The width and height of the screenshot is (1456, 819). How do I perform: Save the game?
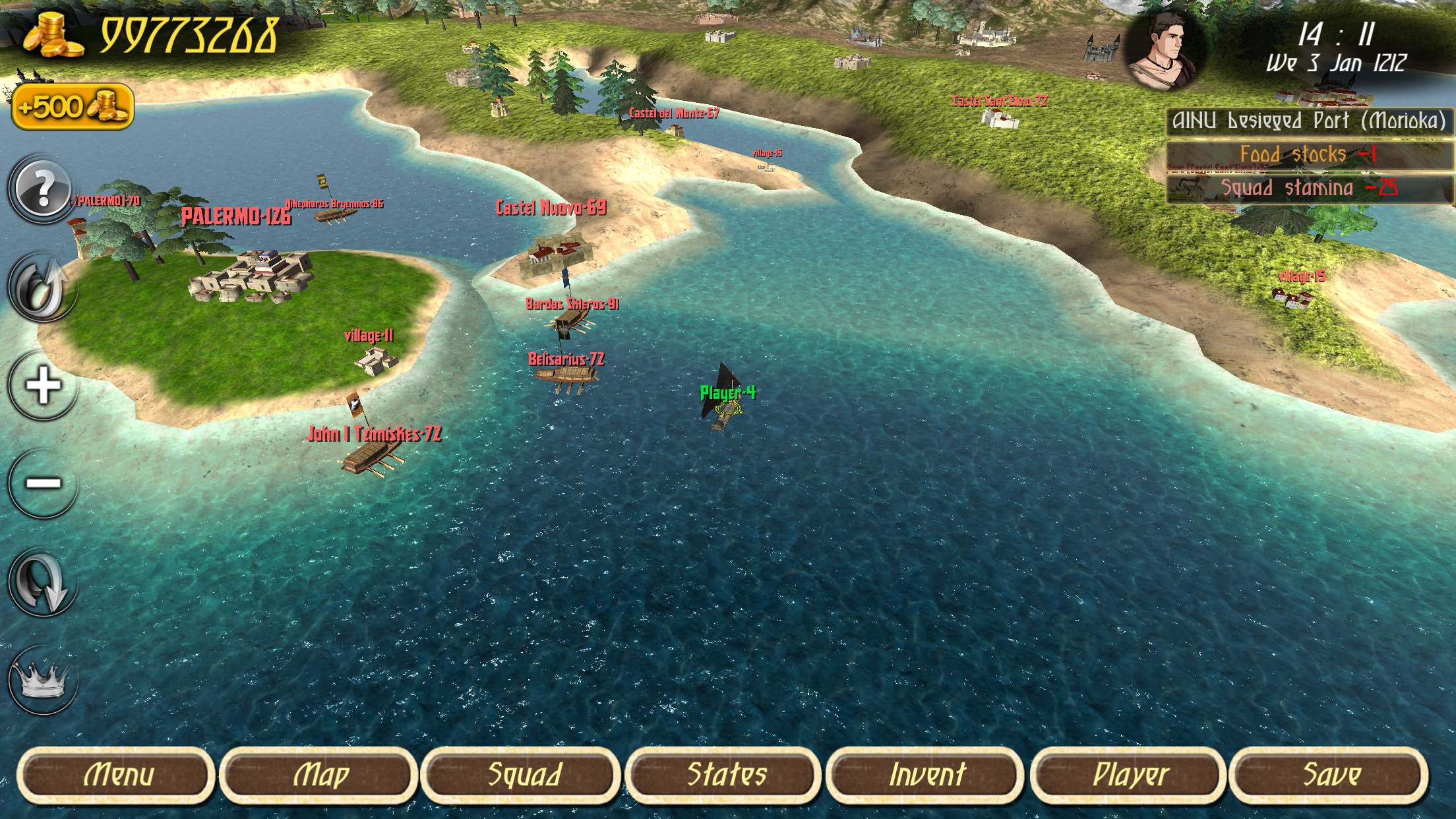[x=1330, y=775]
